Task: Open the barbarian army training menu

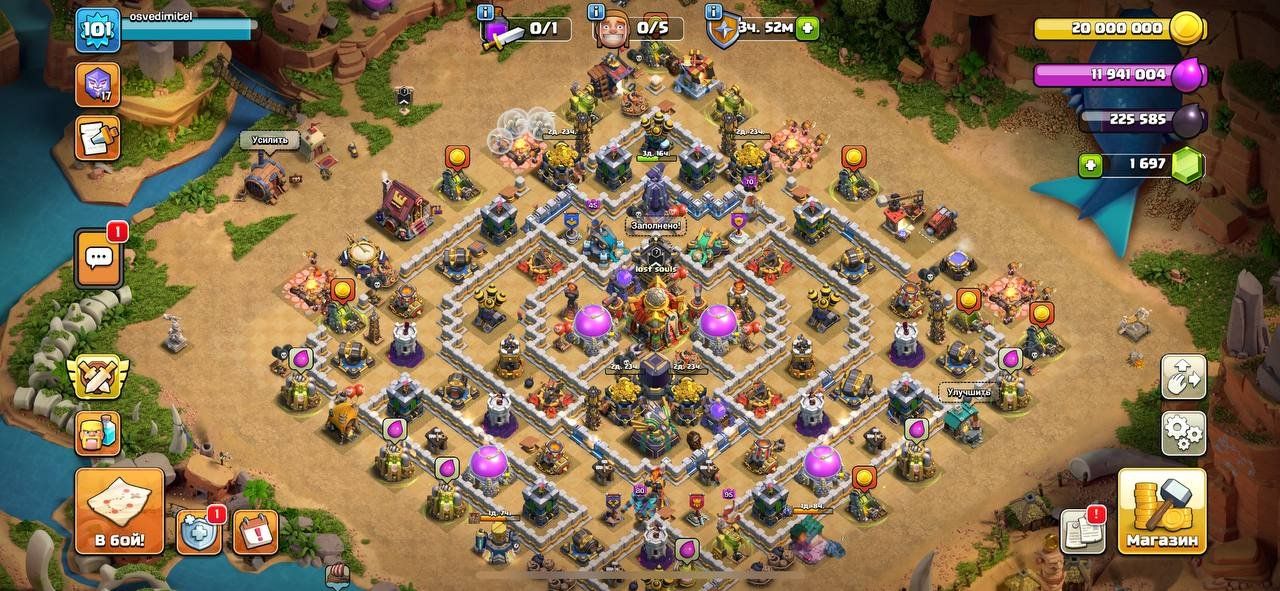Action: coord(97,433)
